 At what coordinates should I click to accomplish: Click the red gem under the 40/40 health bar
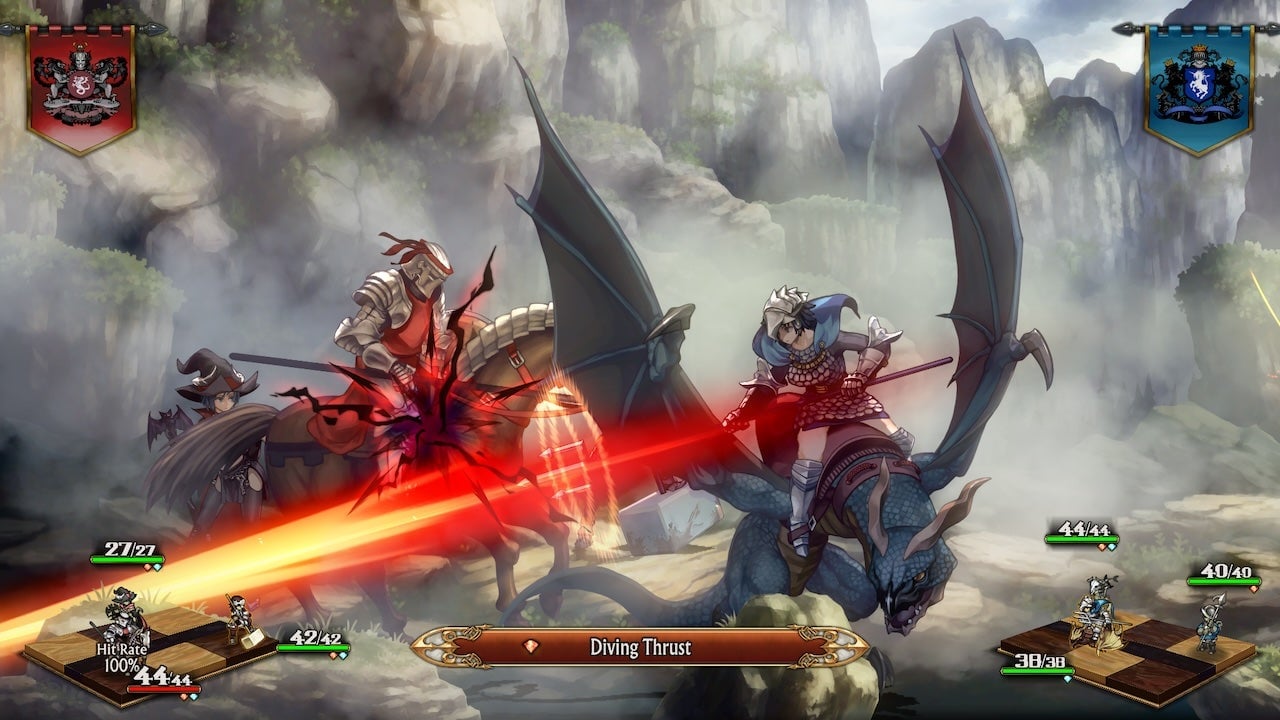click(x=1253, y=589)
